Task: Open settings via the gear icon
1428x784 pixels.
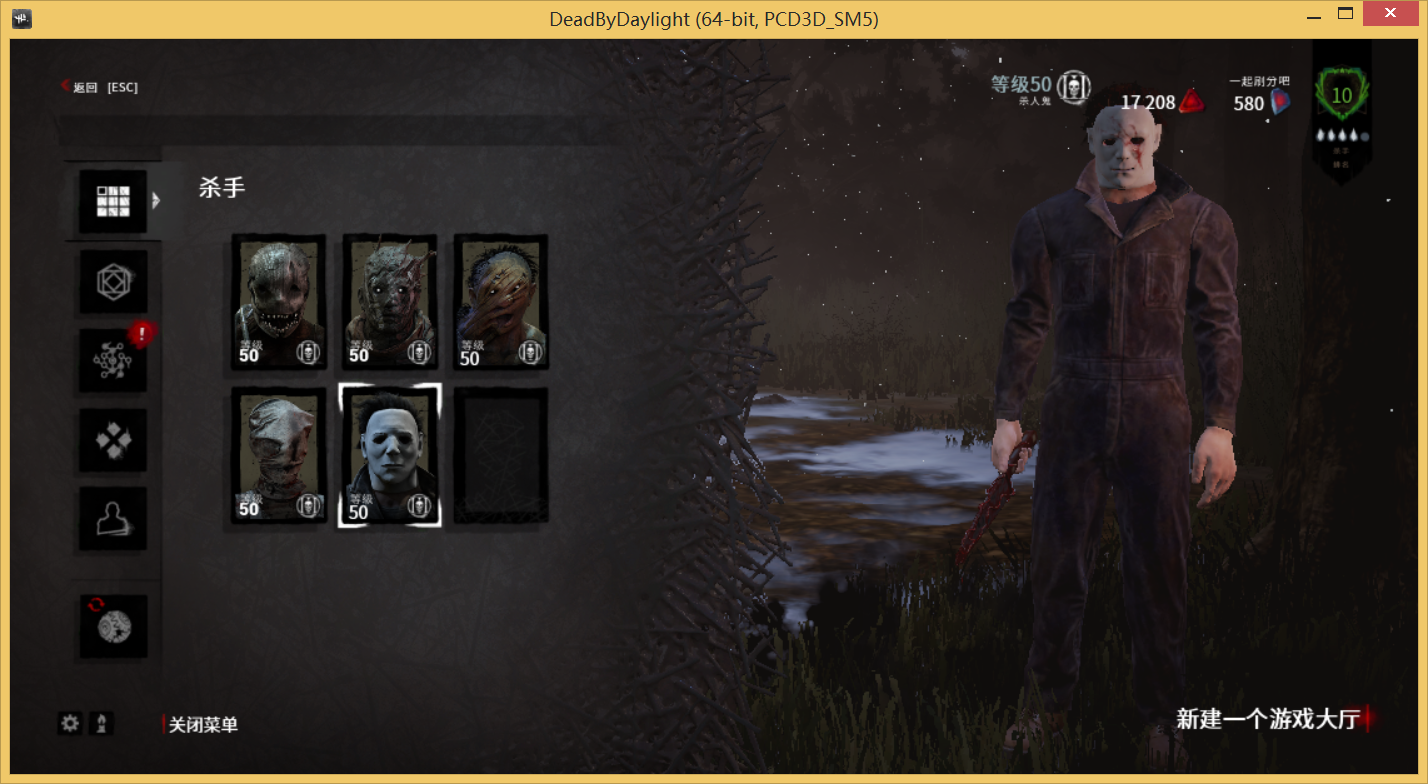Action: (70, 723)
